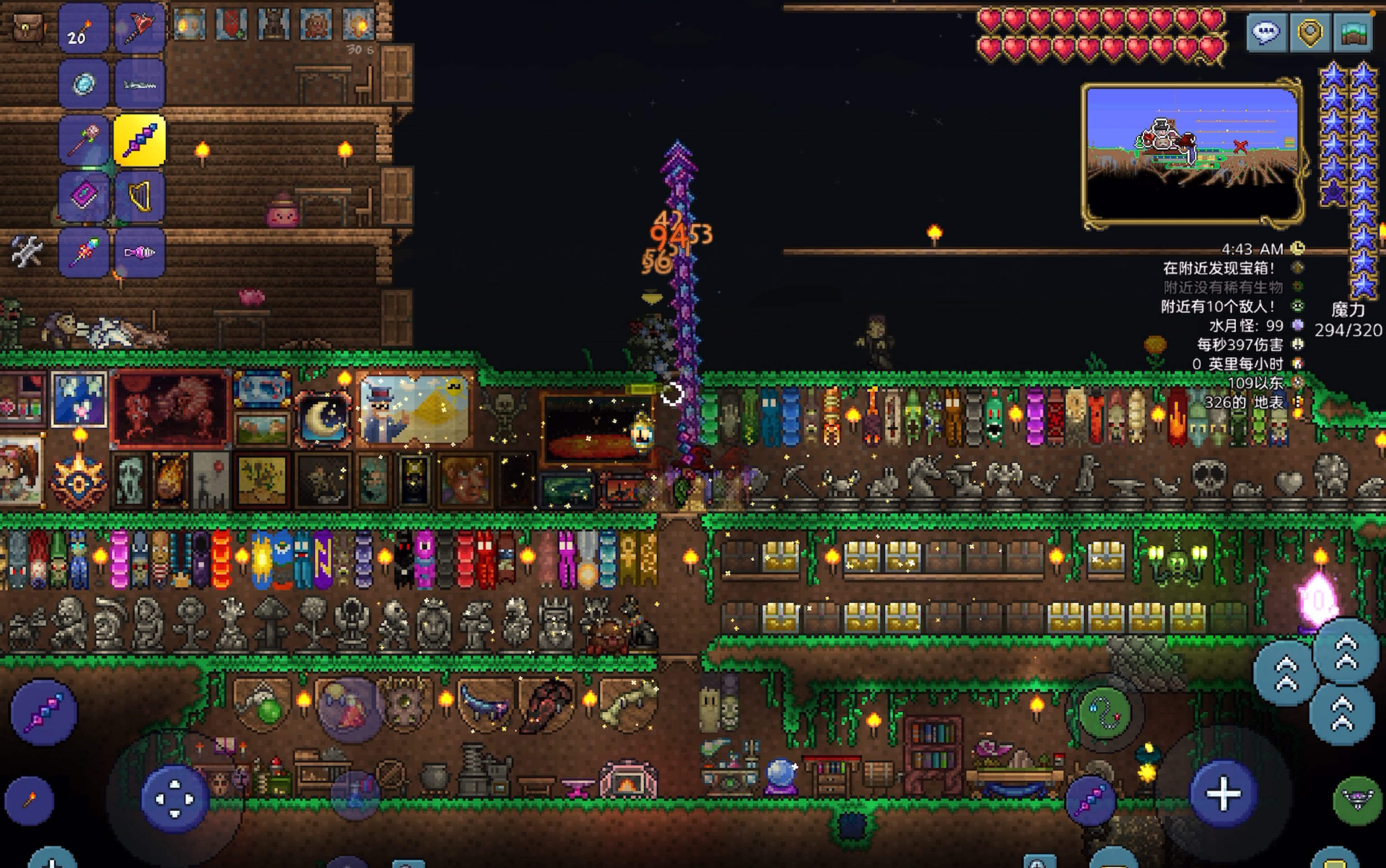
Task: Tap the yellow map pin button
Action: (x=1310, y=32)
